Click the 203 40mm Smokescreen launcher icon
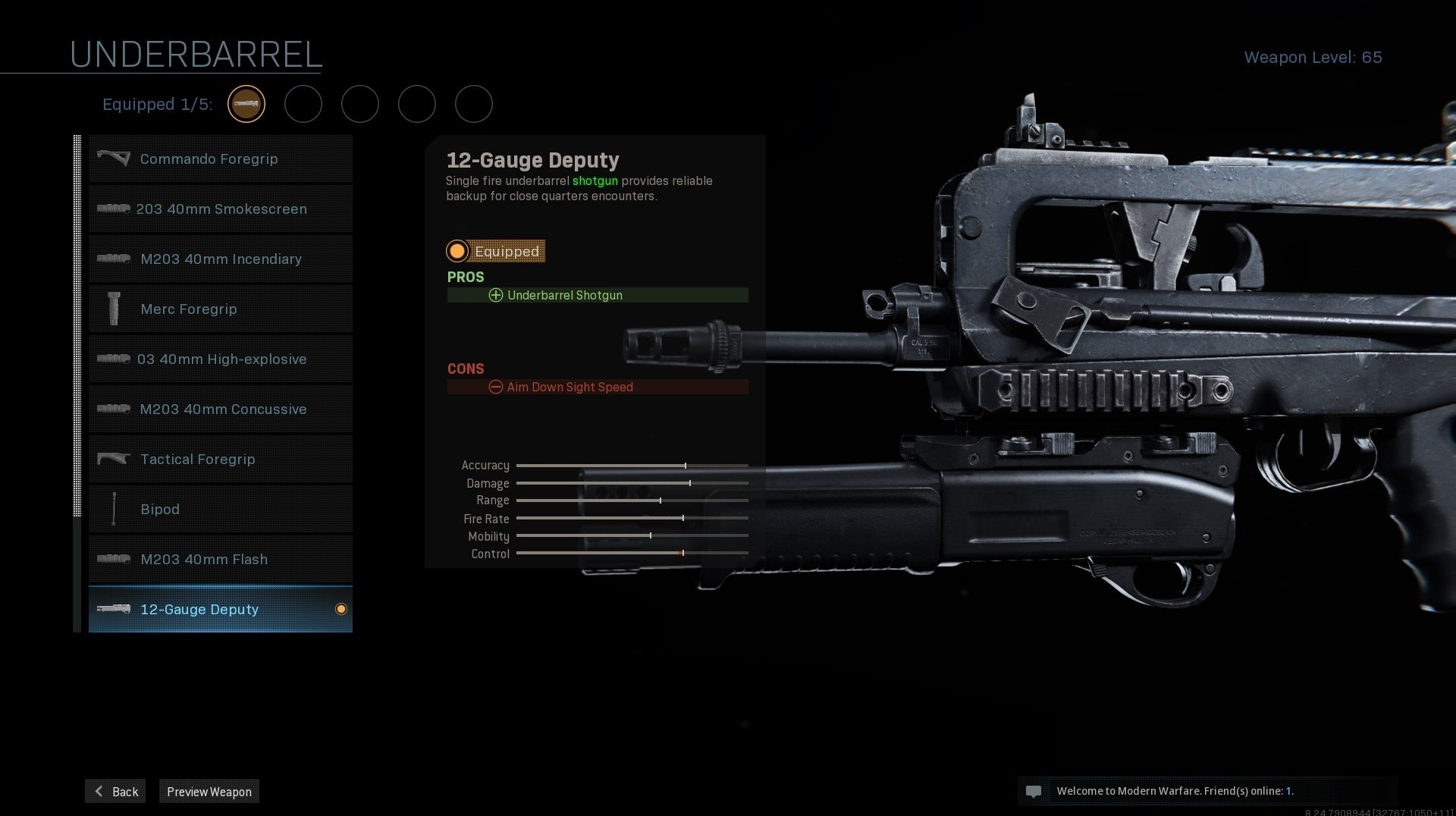The height and width of the screenshot is (816, 1456). [114, 209]
